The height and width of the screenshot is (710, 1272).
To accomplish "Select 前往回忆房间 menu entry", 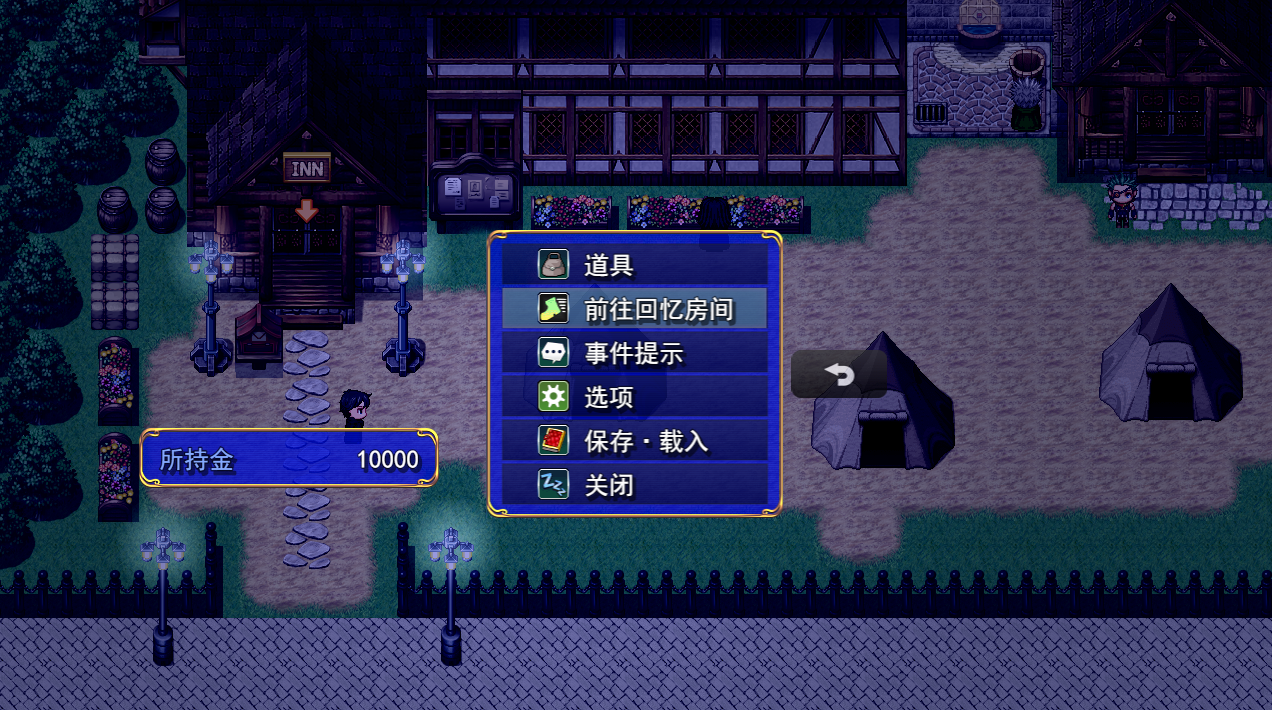I will click(x=634, y=309).
